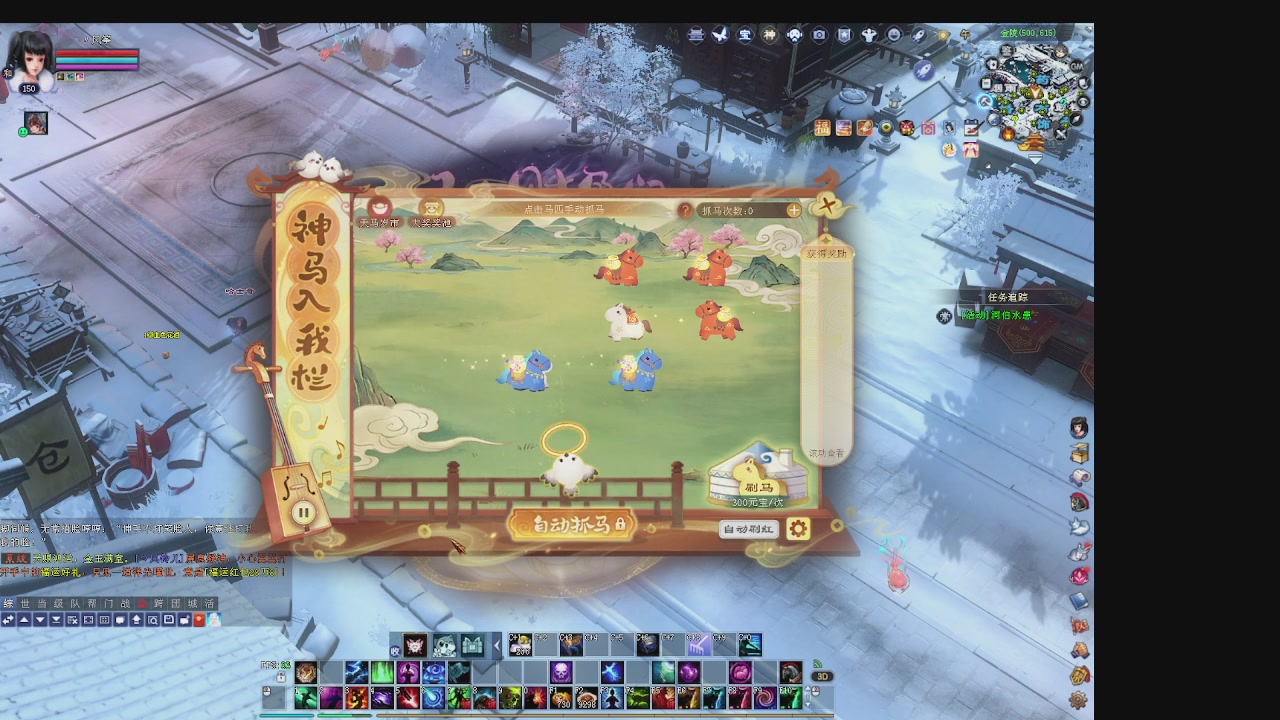Open the 宝 treasure icon in the top toolbar
The height and width of the screenshot is (720, 1280).
click(x=742, y=34)
